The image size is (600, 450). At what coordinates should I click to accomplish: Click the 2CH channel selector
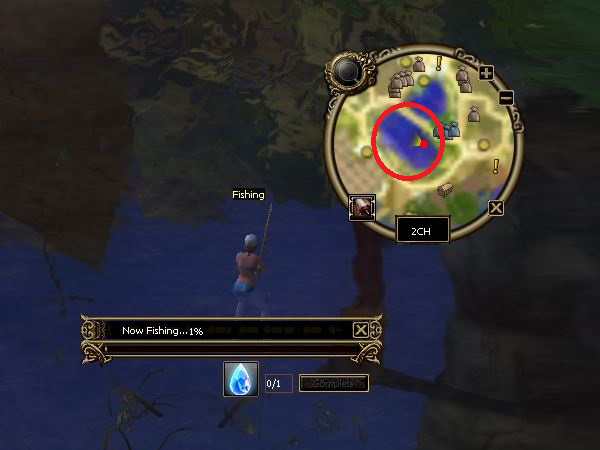click(421, 230)
